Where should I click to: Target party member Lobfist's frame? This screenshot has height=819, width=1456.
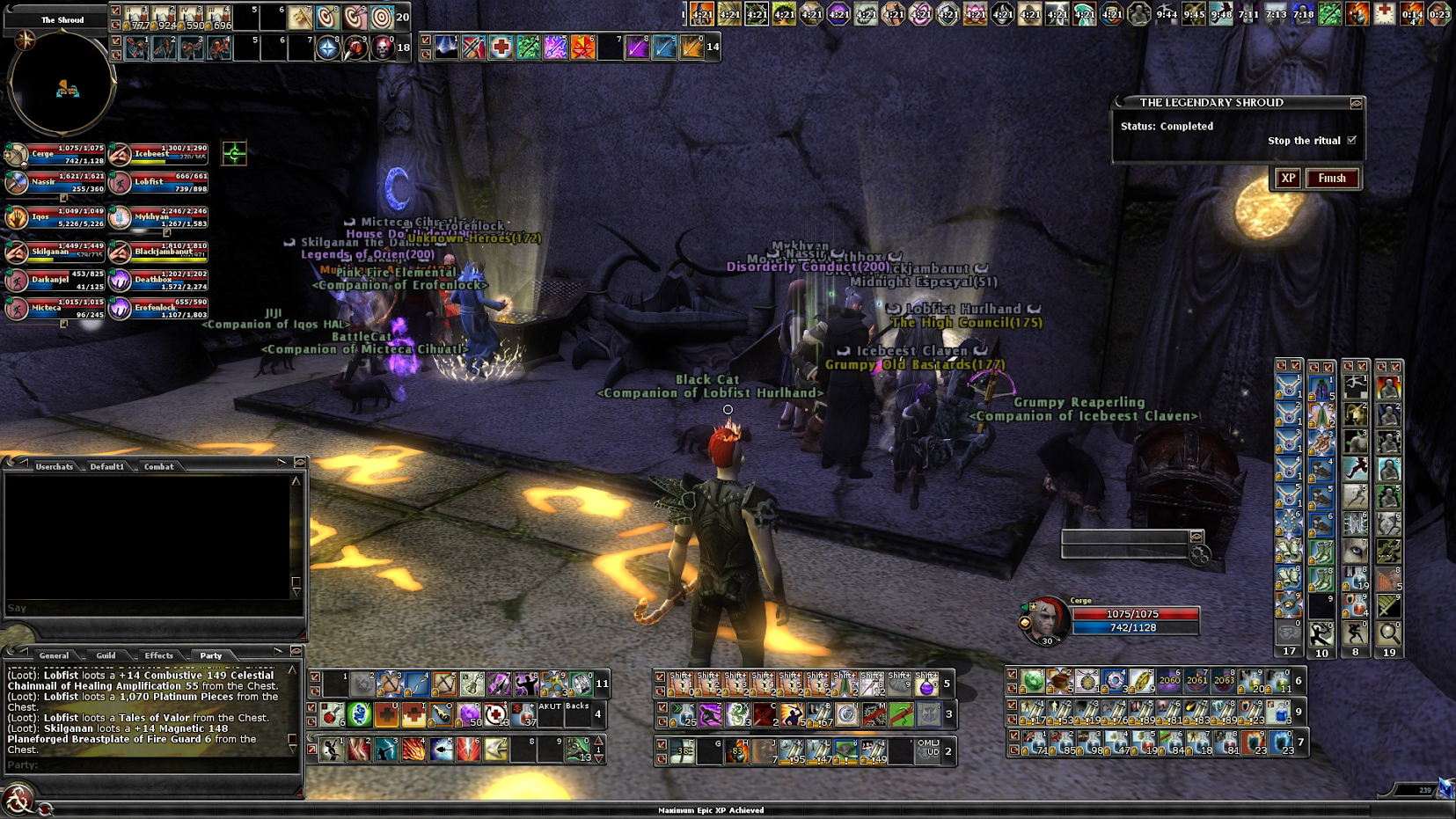(x=121, y=183)
